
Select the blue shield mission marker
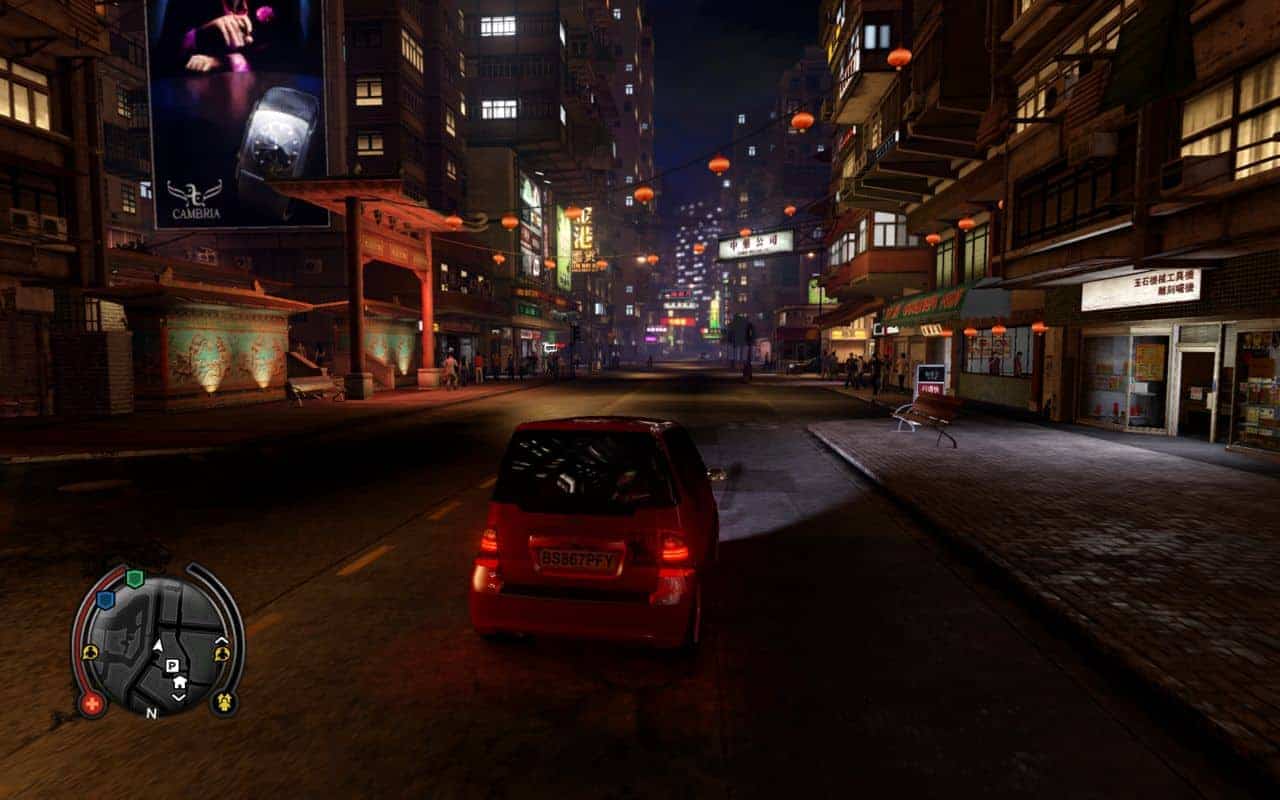coord(105,600)
